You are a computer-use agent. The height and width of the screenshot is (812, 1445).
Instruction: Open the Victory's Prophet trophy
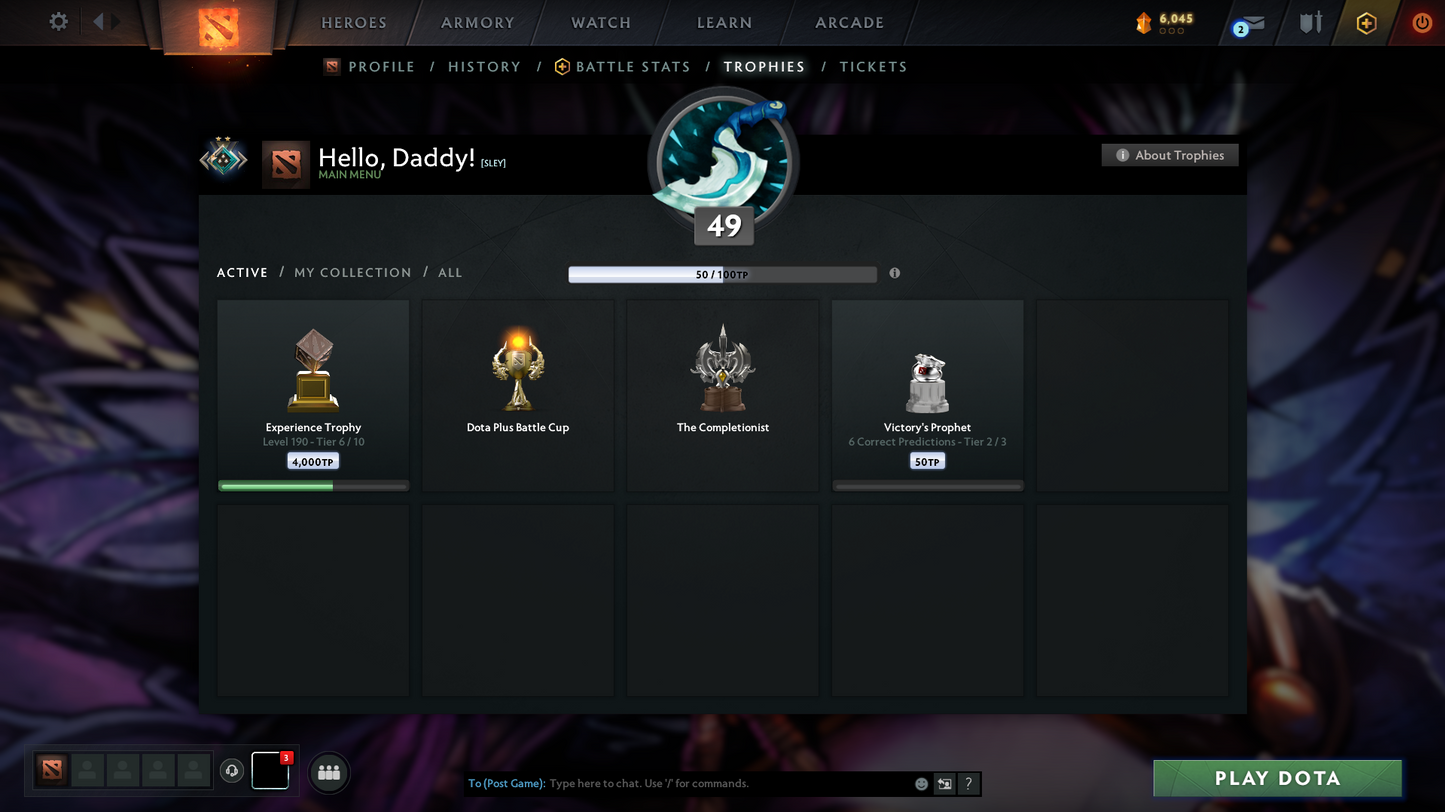(x=927, y=395)
